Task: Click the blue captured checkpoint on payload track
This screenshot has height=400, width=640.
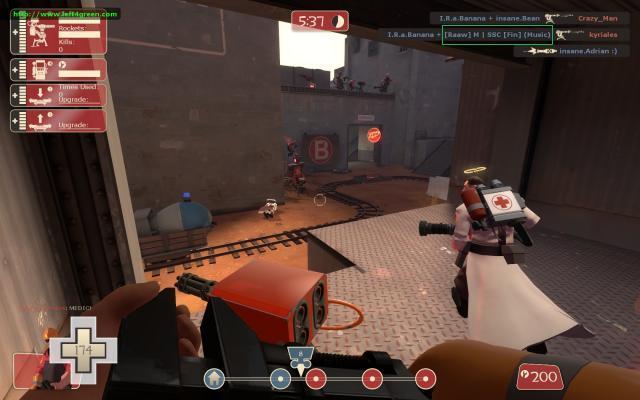Action: tap(280, 378)
